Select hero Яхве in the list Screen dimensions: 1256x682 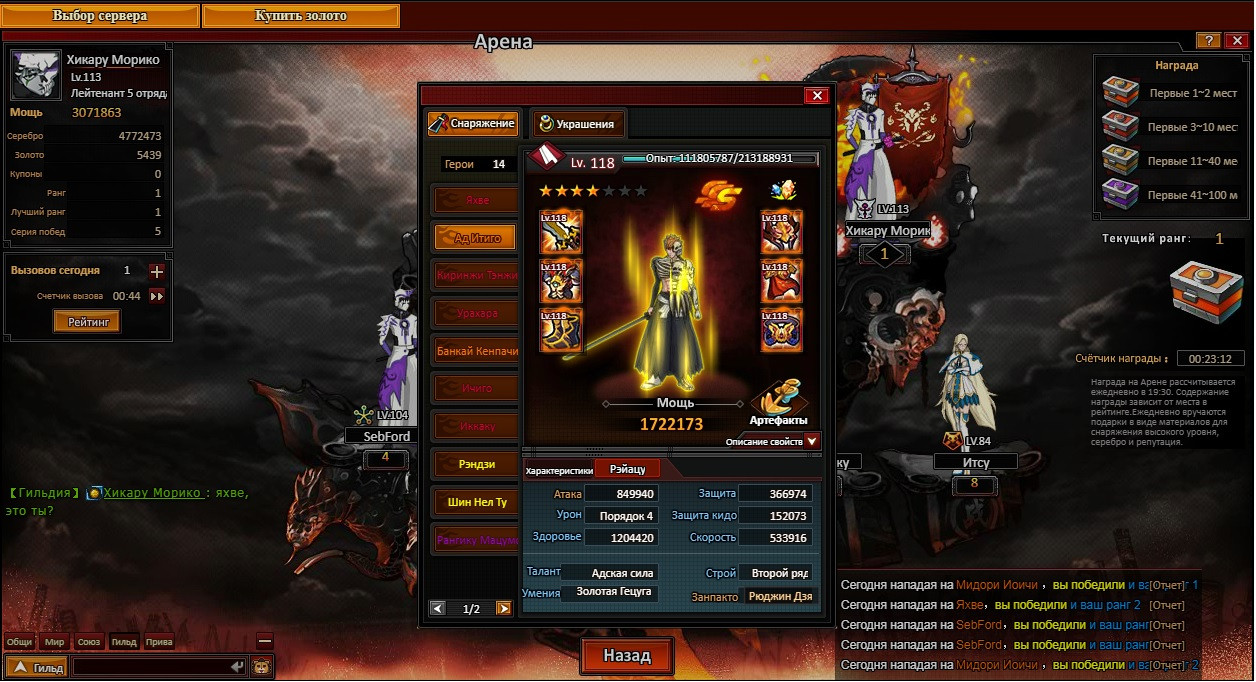477,200
